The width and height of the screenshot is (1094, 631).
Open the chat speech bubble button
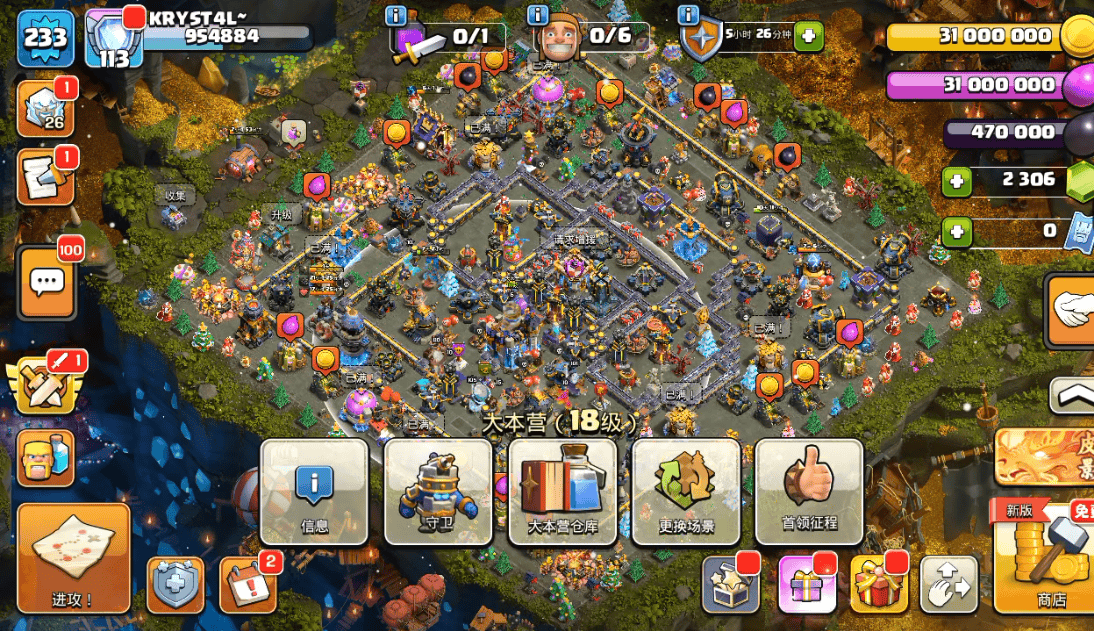[46, 283]
